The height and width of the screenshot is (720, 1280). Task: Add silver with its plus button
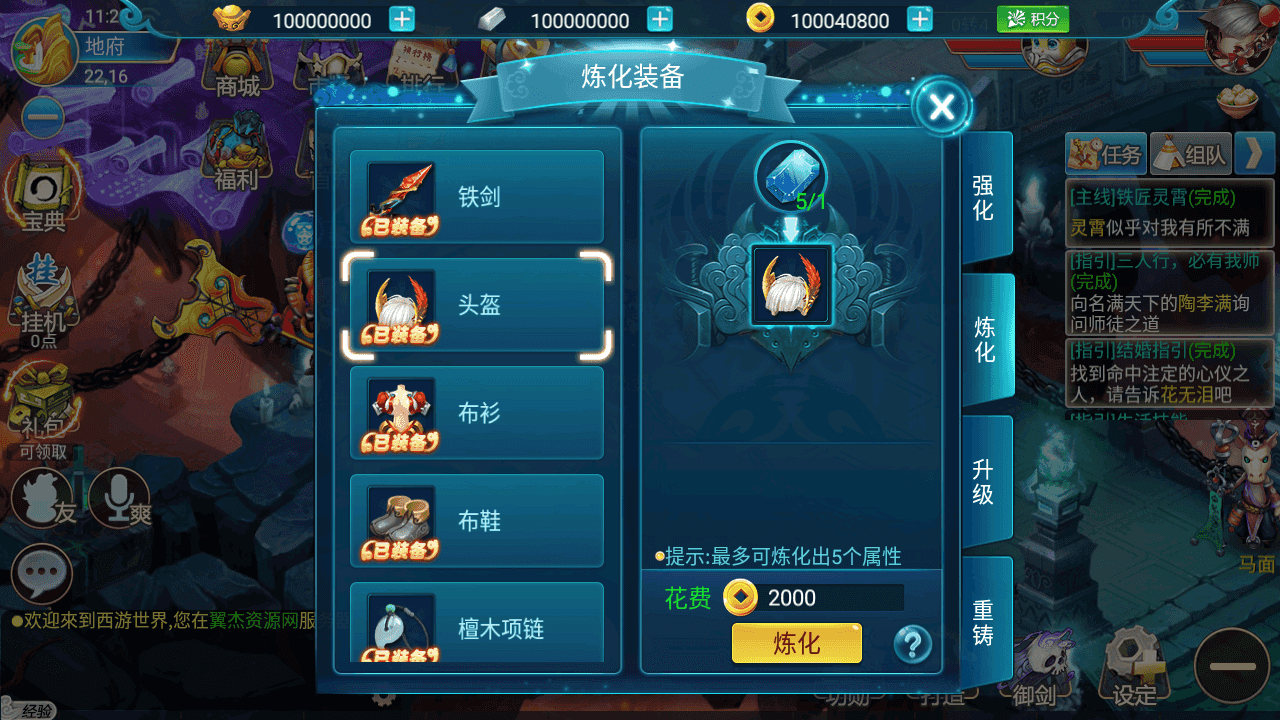tap(660, 19)
